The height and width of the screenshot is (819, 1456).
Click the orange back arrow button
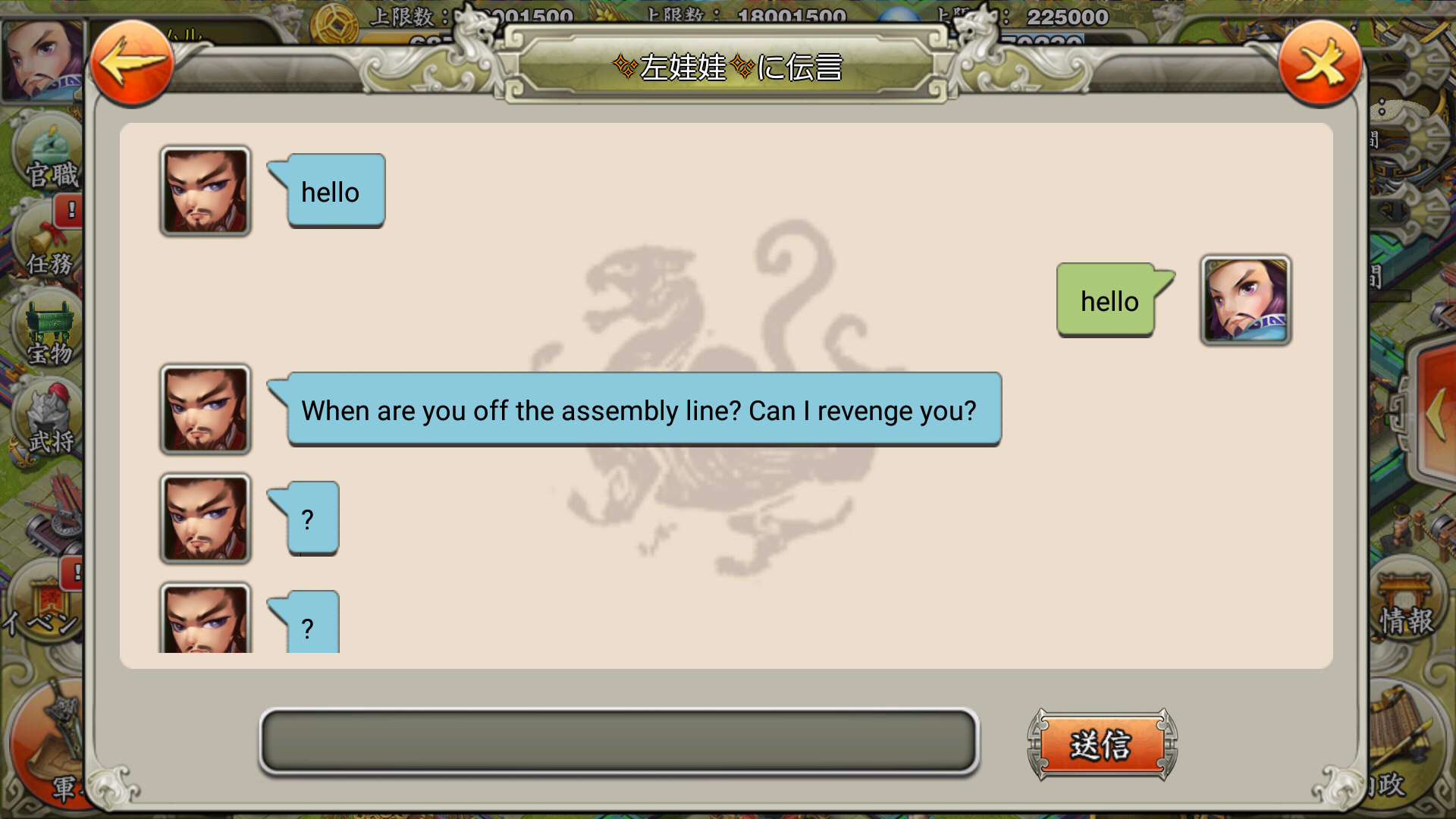131,64
